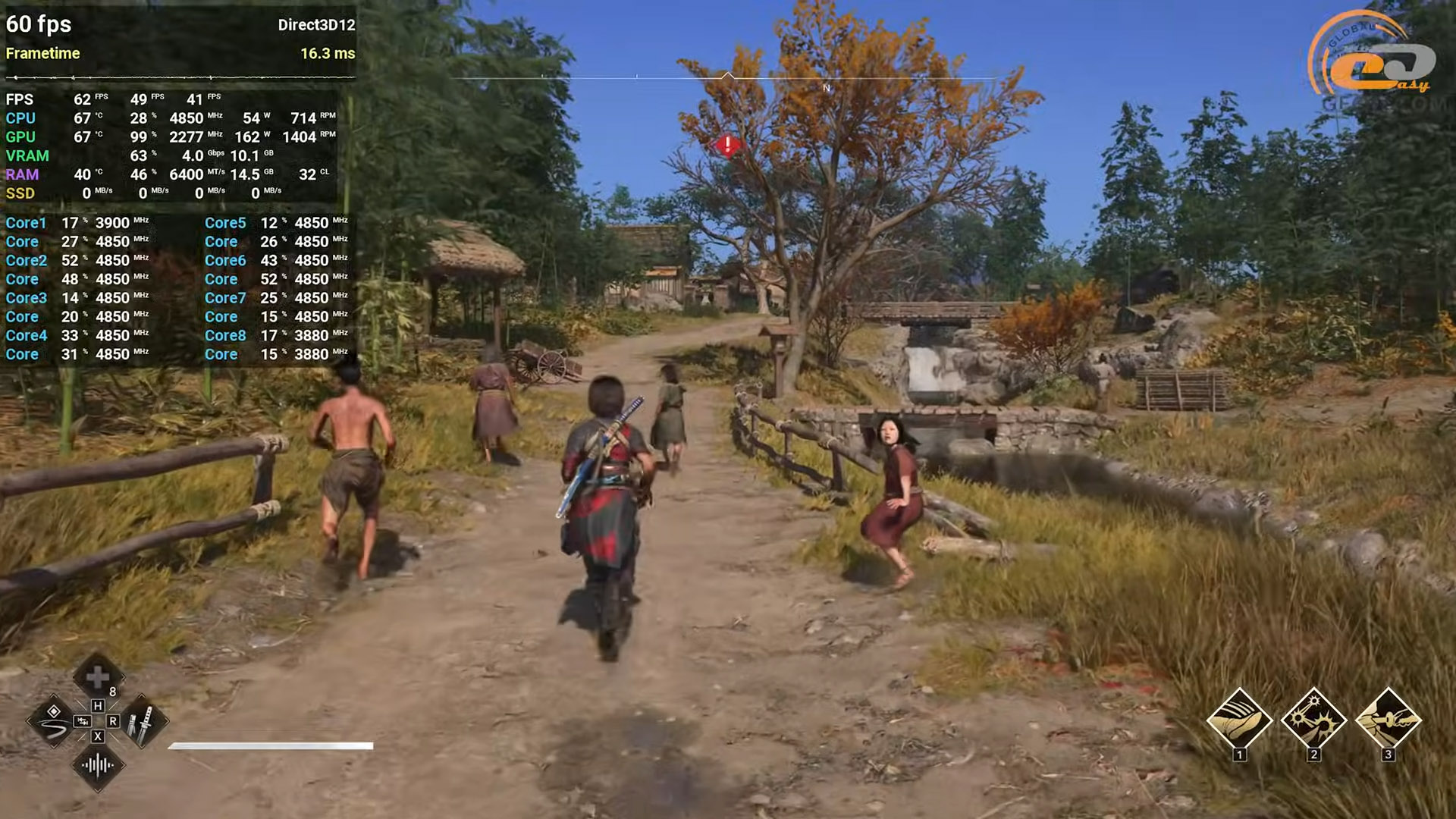The height and width of the screenshot is (819, 1456).
Task: Use the healing ration cross icon
Action: click(x=98, y=677)
